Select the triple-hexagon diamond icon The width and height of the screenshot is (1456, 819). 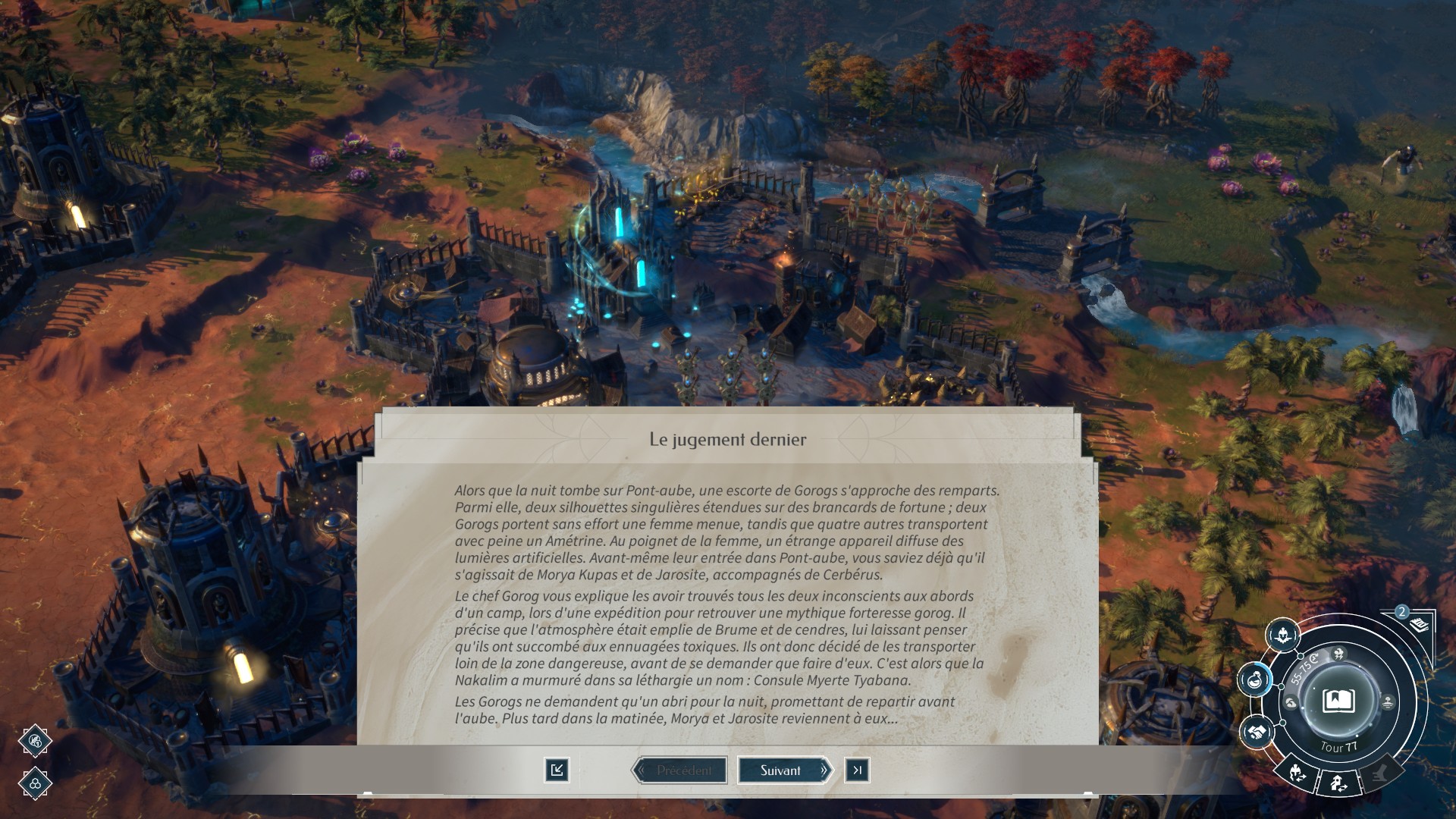(35, 783)
